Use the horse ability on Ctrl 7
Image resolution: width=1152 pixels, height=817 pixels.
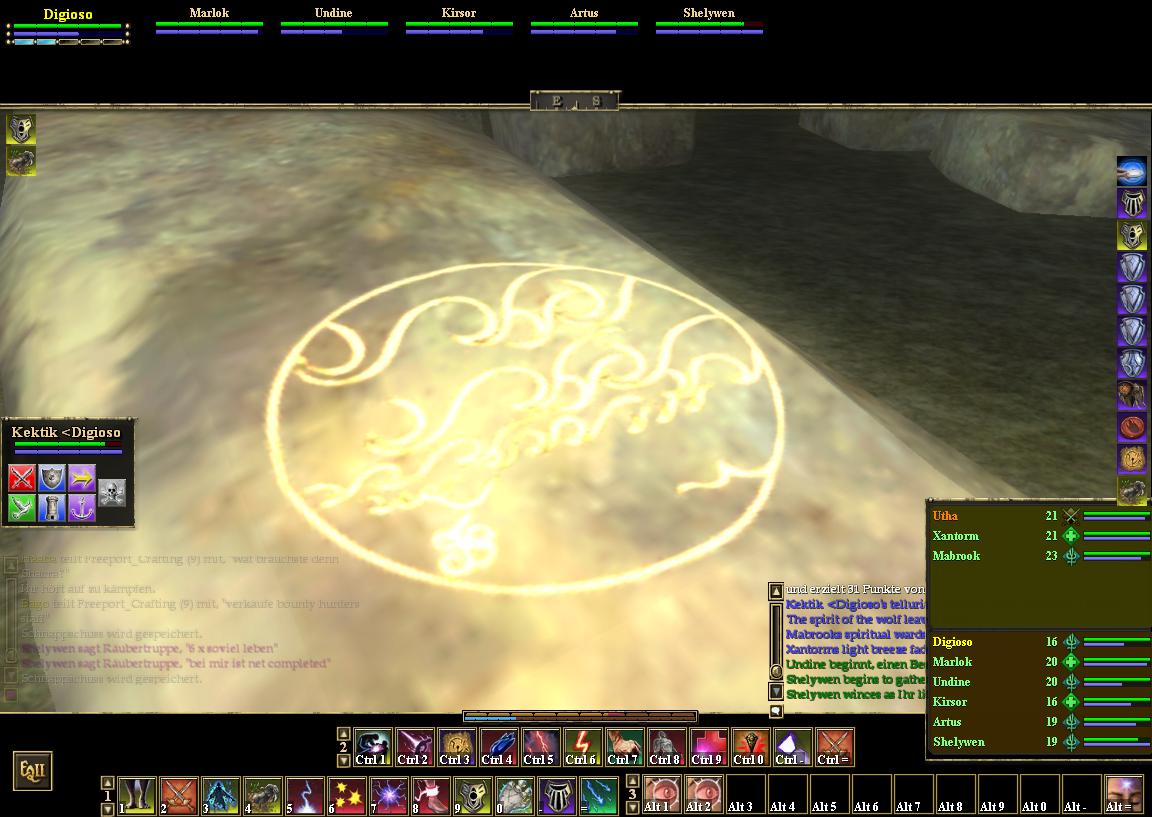coord(624,747)
